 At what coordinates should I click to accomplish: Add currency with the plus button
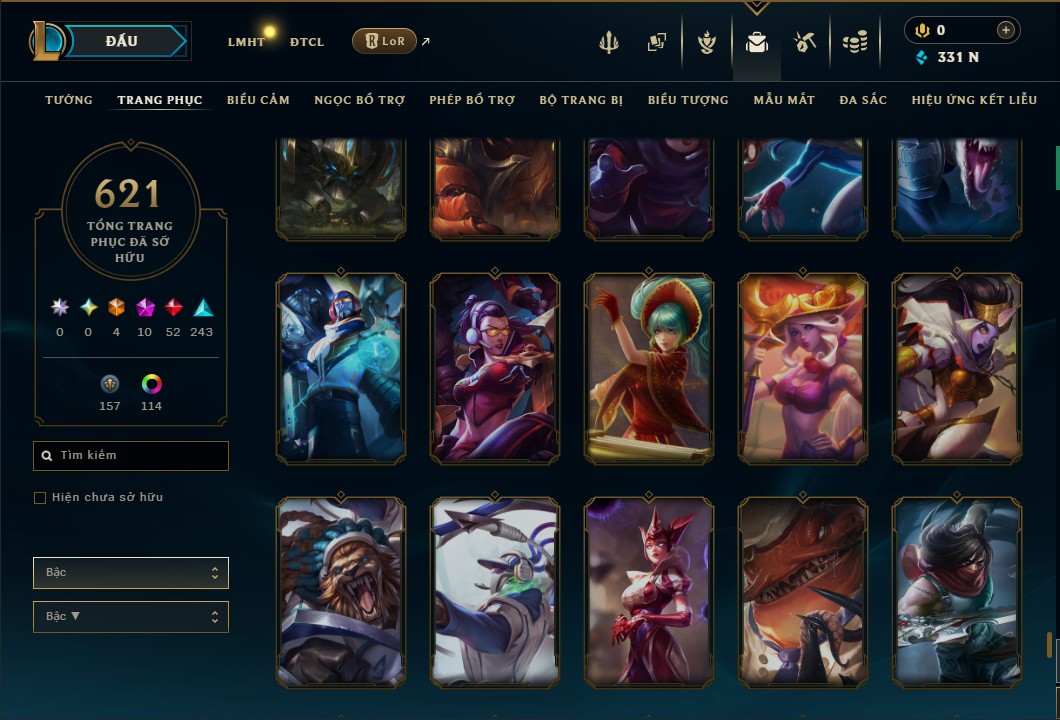[1005, 30]
